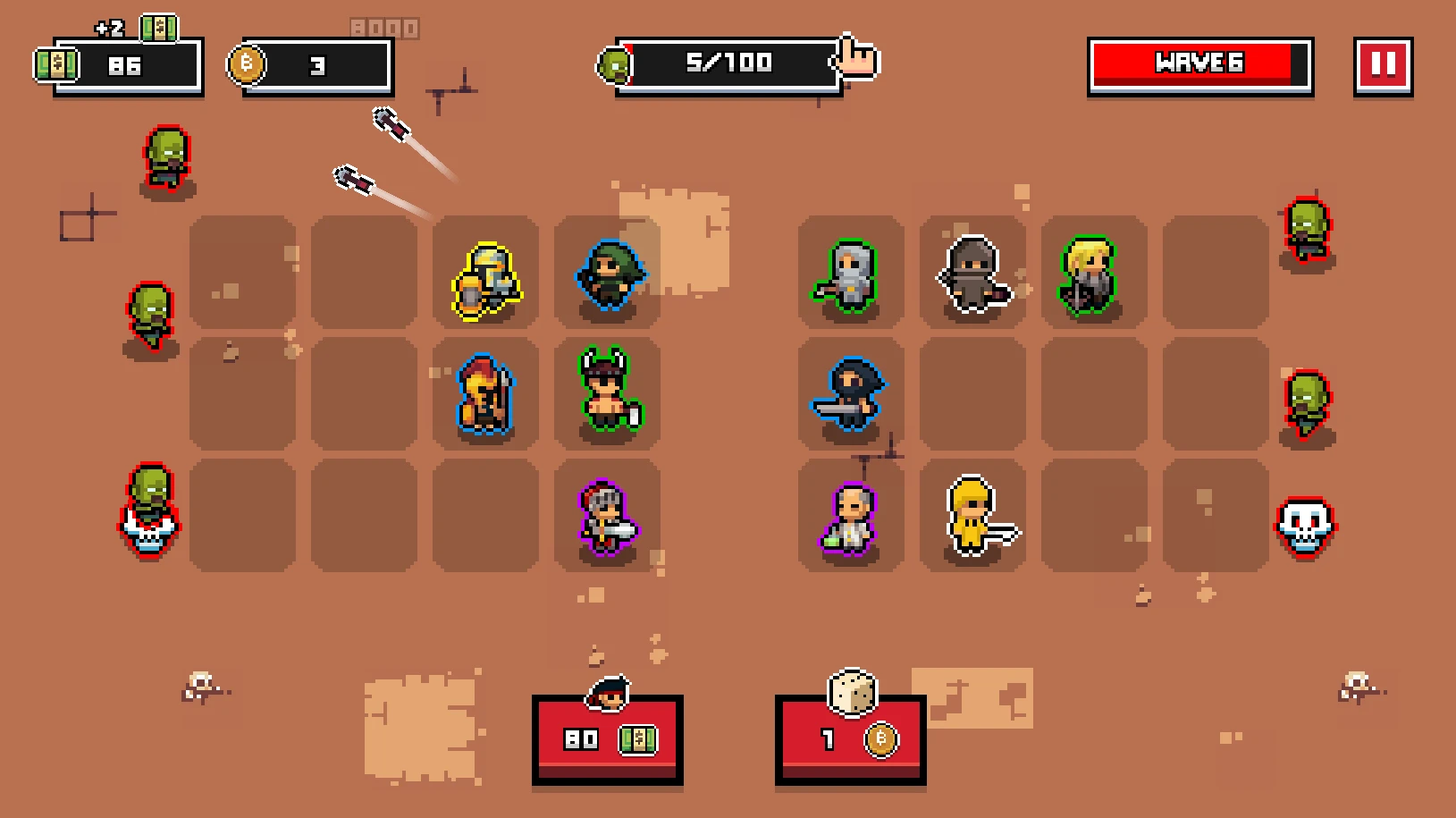1456x818 pixels.
Task: Click the green orc head on the progress bar
Action: [617, 63]
